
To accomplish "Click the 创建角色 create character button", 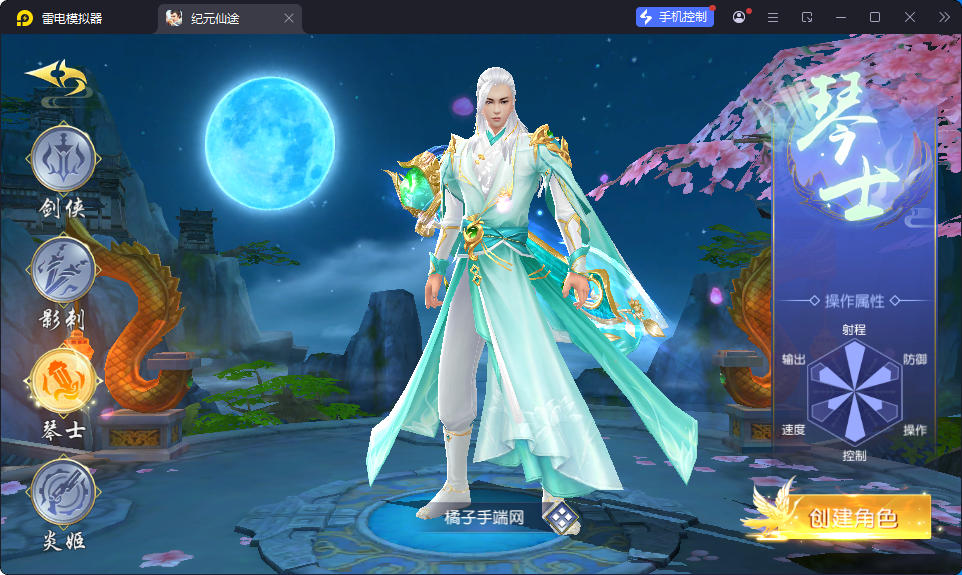I will tap(851, 518).
